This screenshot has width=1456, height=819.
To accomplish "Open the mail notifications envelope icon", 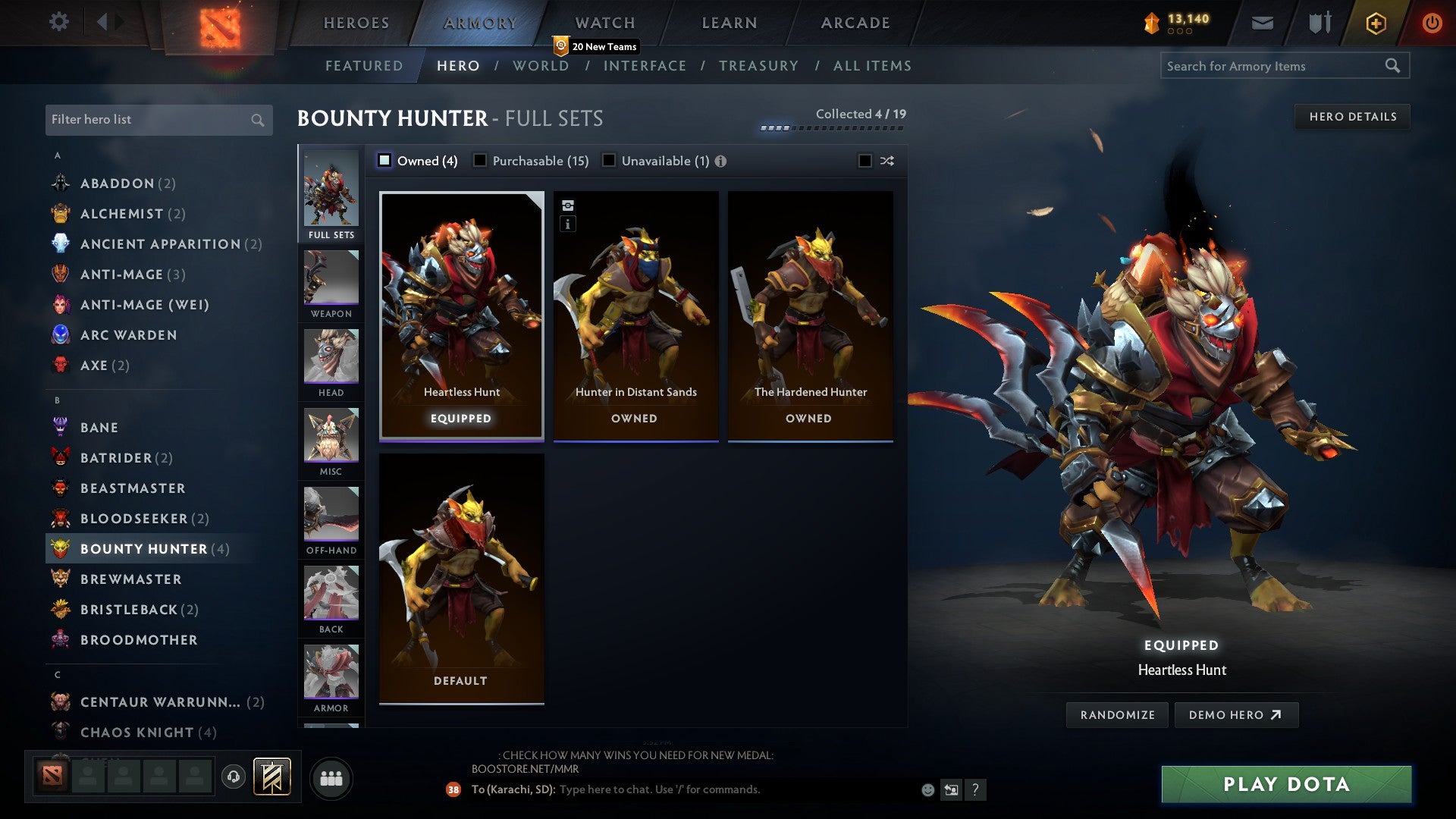I will [1263, 23].
